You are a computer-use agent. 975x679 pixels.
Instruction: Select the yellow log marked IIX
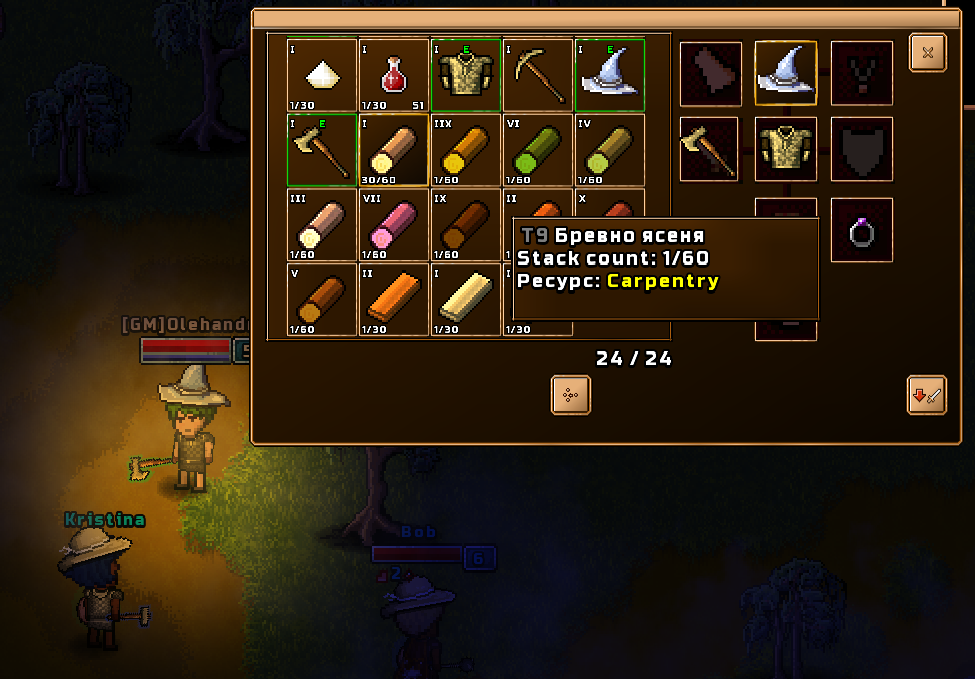(466, 150)
